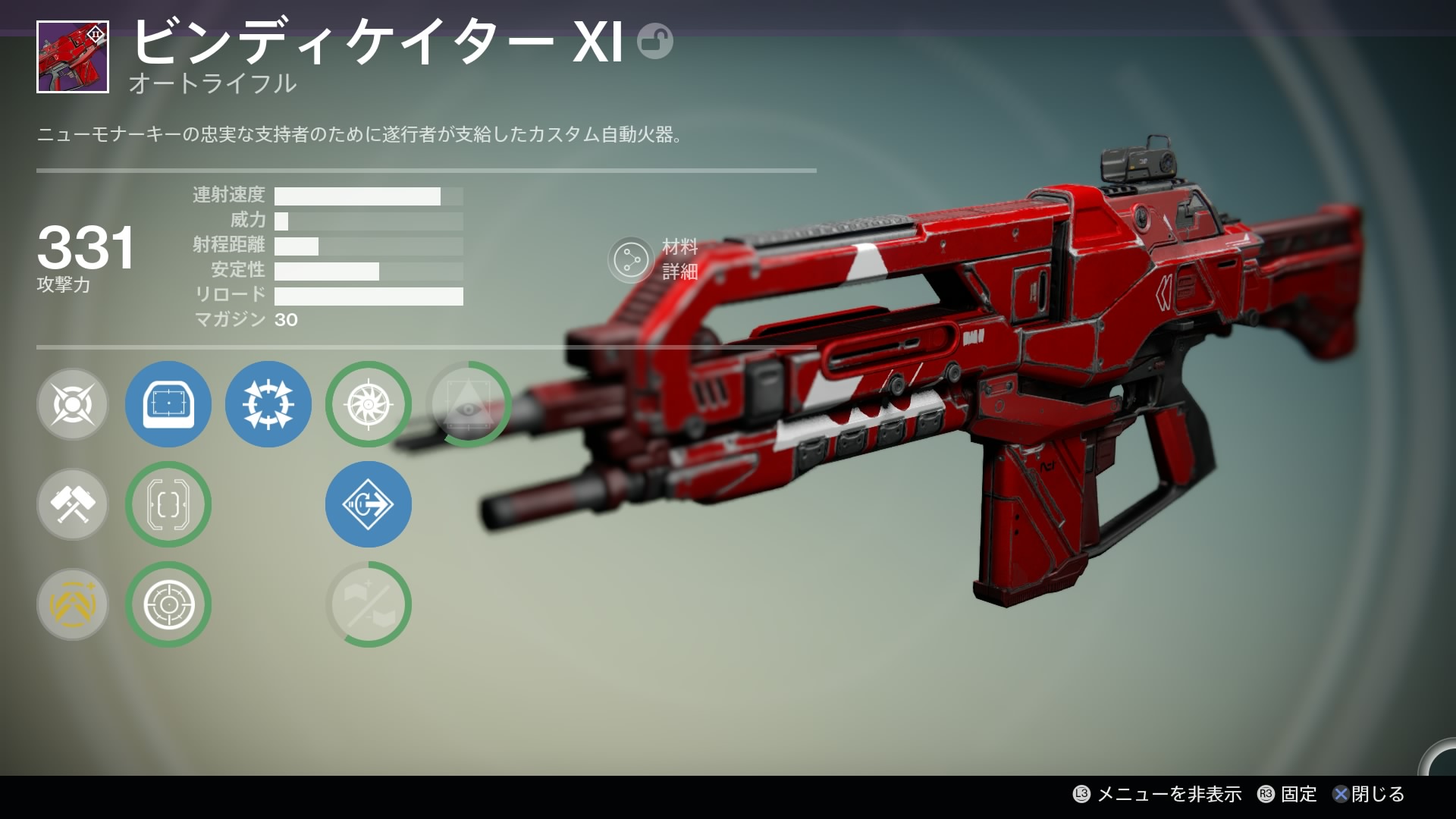Select the blue diamond arrow perk
This screenshot has width=1456, height=819.
pos(368,504)
